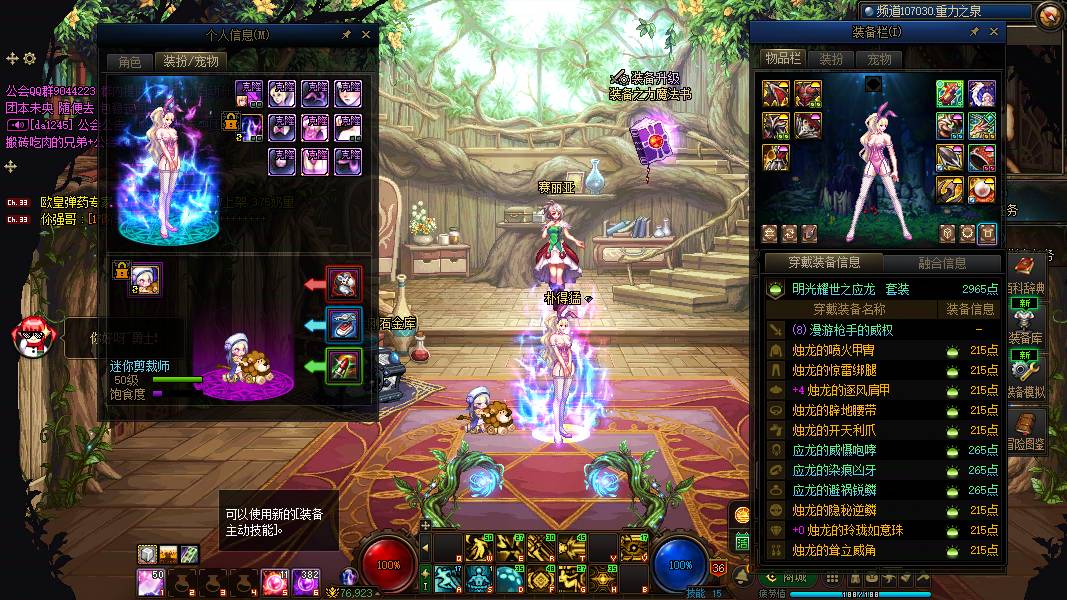The width and height of the screenshot is (1067, 600).
Task: Show the 融合信息 tab
Action: coord(942,263)
